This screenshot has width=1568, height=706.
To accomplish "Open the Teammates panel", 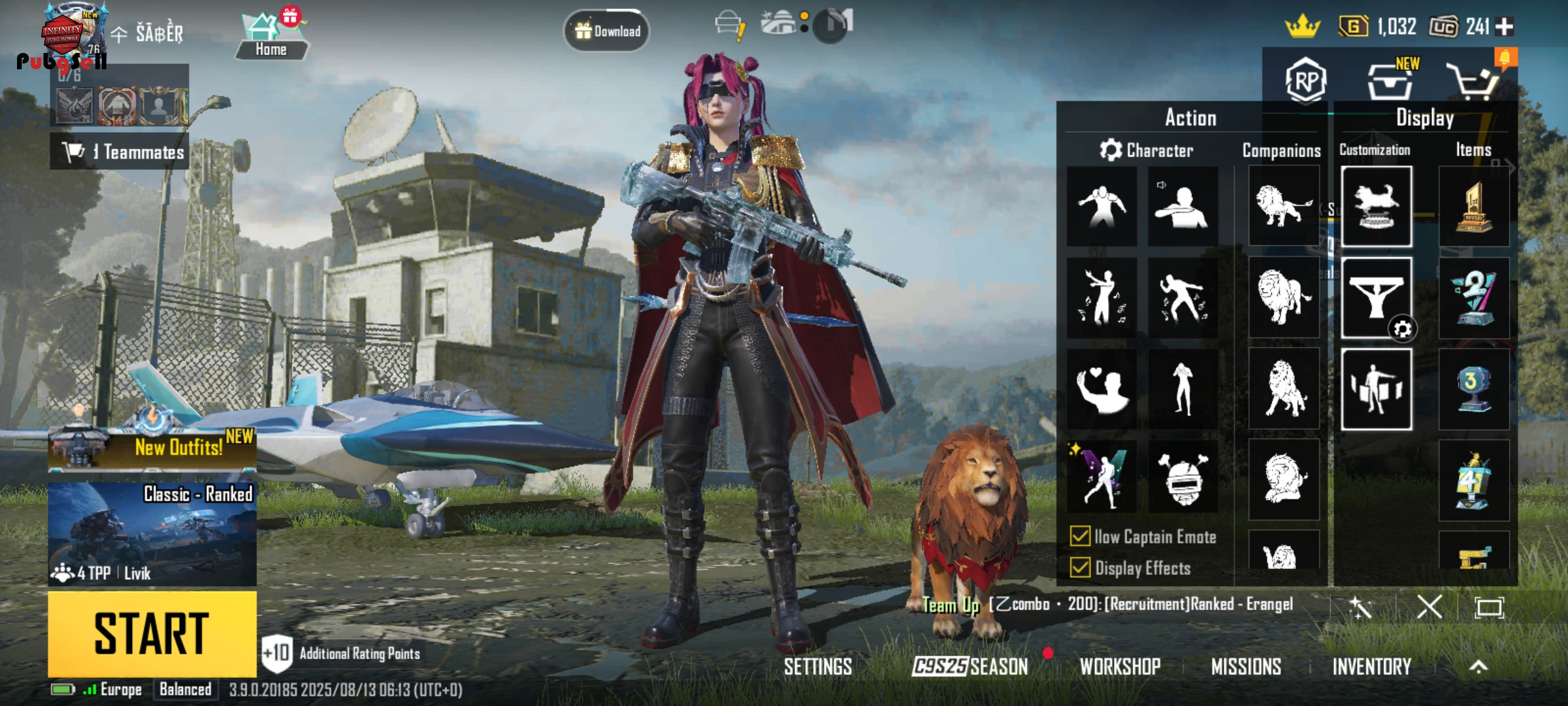I will 120,152.
